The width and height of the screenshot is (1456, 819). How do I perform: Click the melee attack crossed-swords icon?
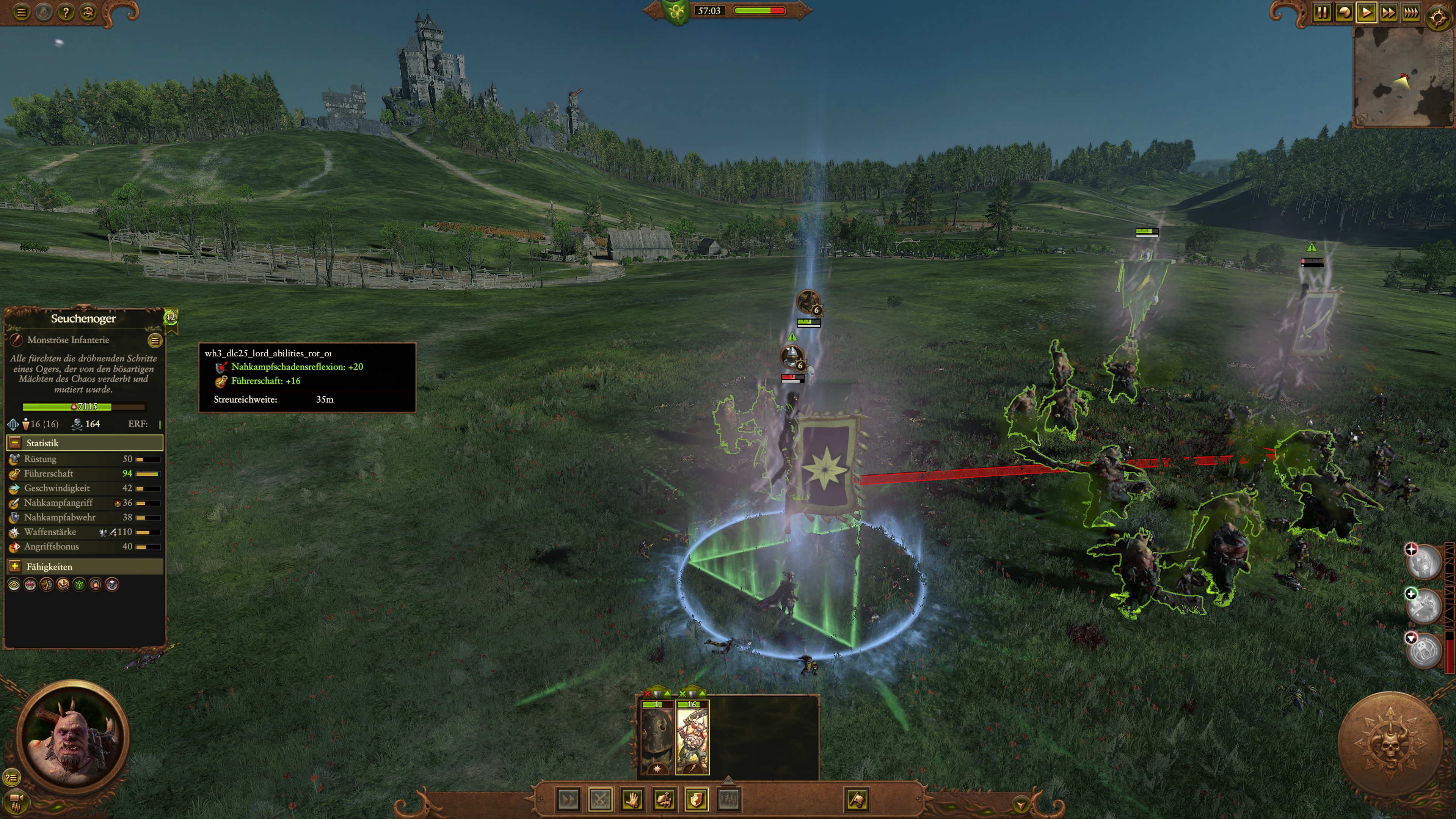[601, 799]
